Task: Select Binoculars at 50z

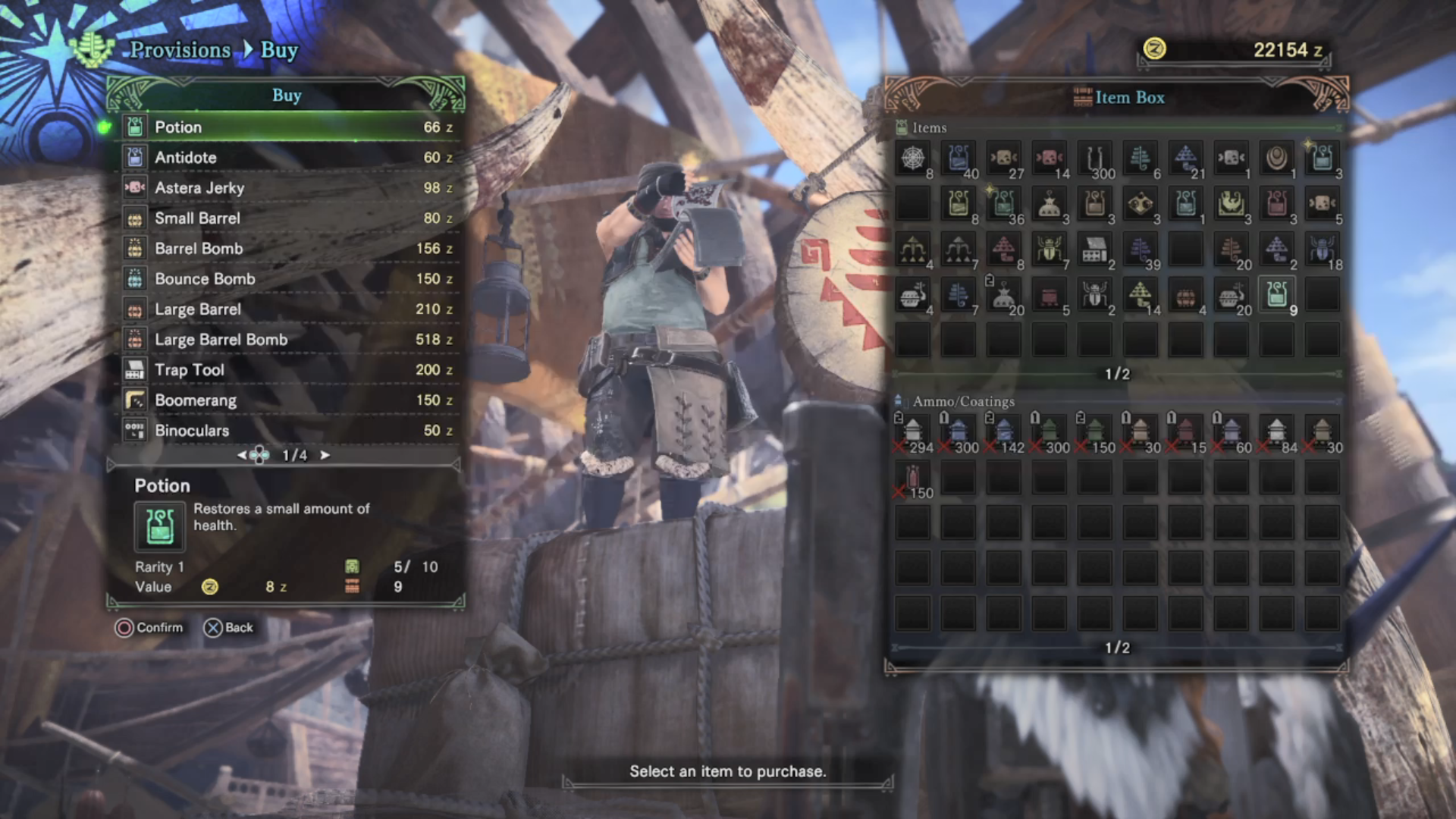Action: [x=288, y=430]
